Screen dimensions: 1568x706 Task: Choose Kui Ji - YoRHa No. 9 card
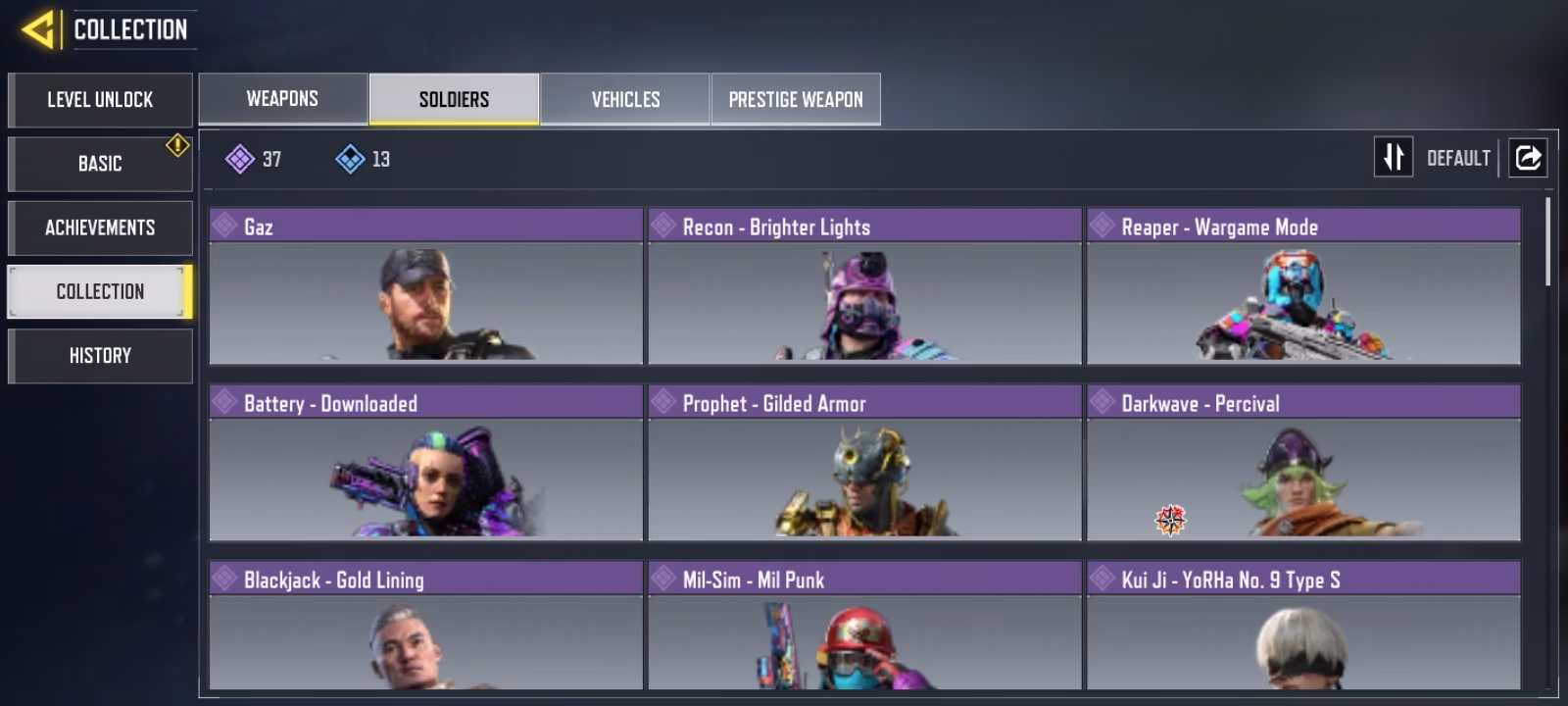tap(1303, 626)
